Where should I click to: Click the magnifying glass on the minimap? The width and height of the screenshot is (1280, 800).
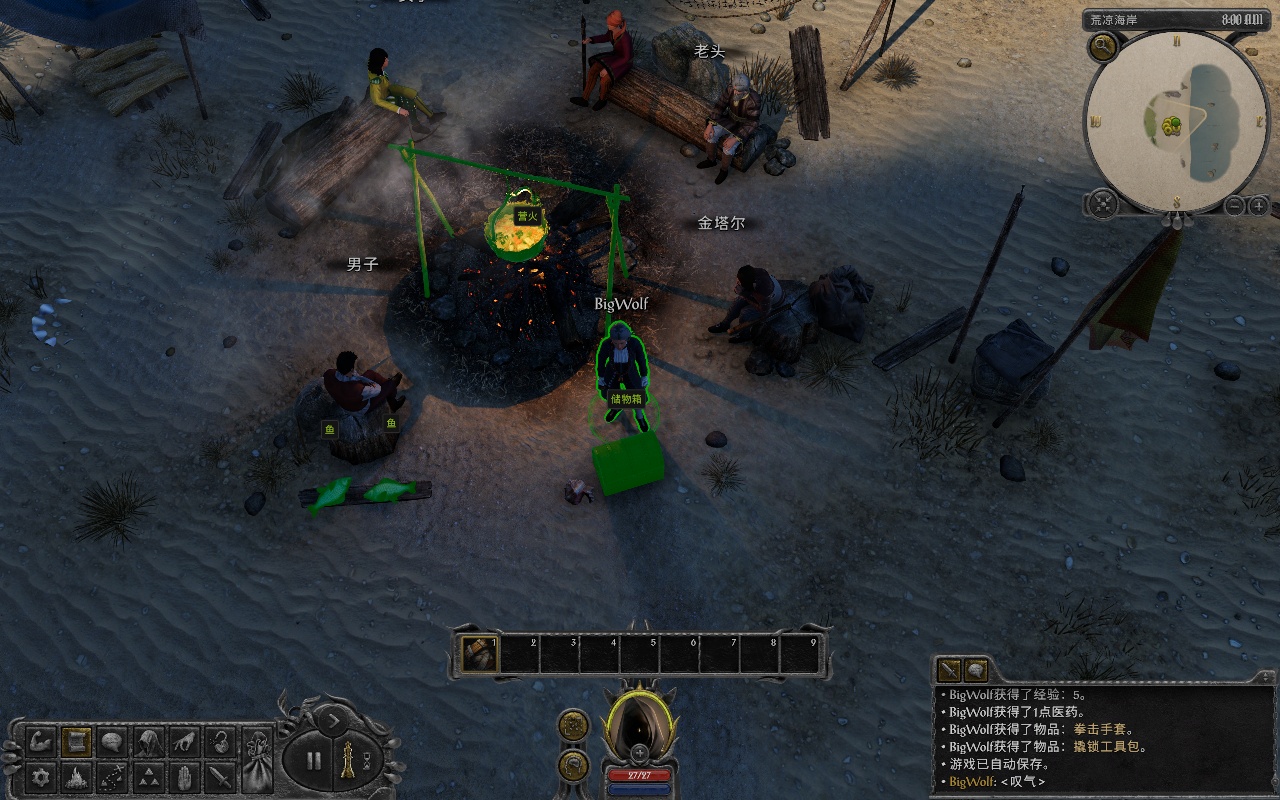click(x=1103, y=45)
